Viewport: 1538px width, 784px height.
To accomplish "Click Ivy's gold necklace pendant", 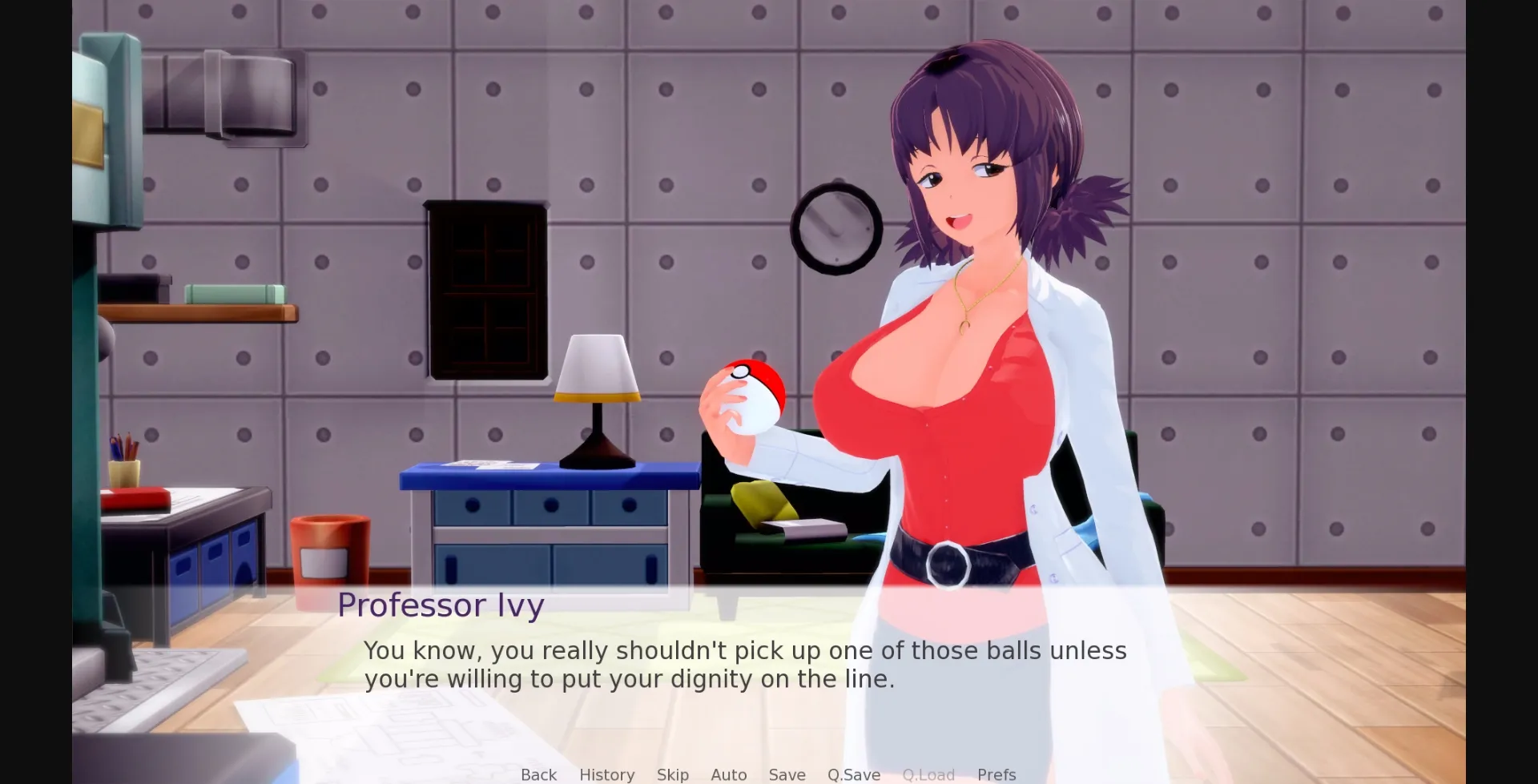I will point(965,328).
